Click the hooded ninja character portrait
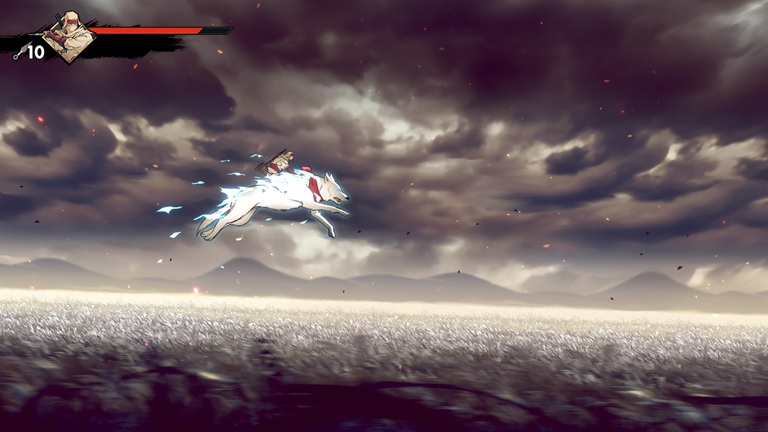This screenshot has height=432, width=768. click(68, 36)
